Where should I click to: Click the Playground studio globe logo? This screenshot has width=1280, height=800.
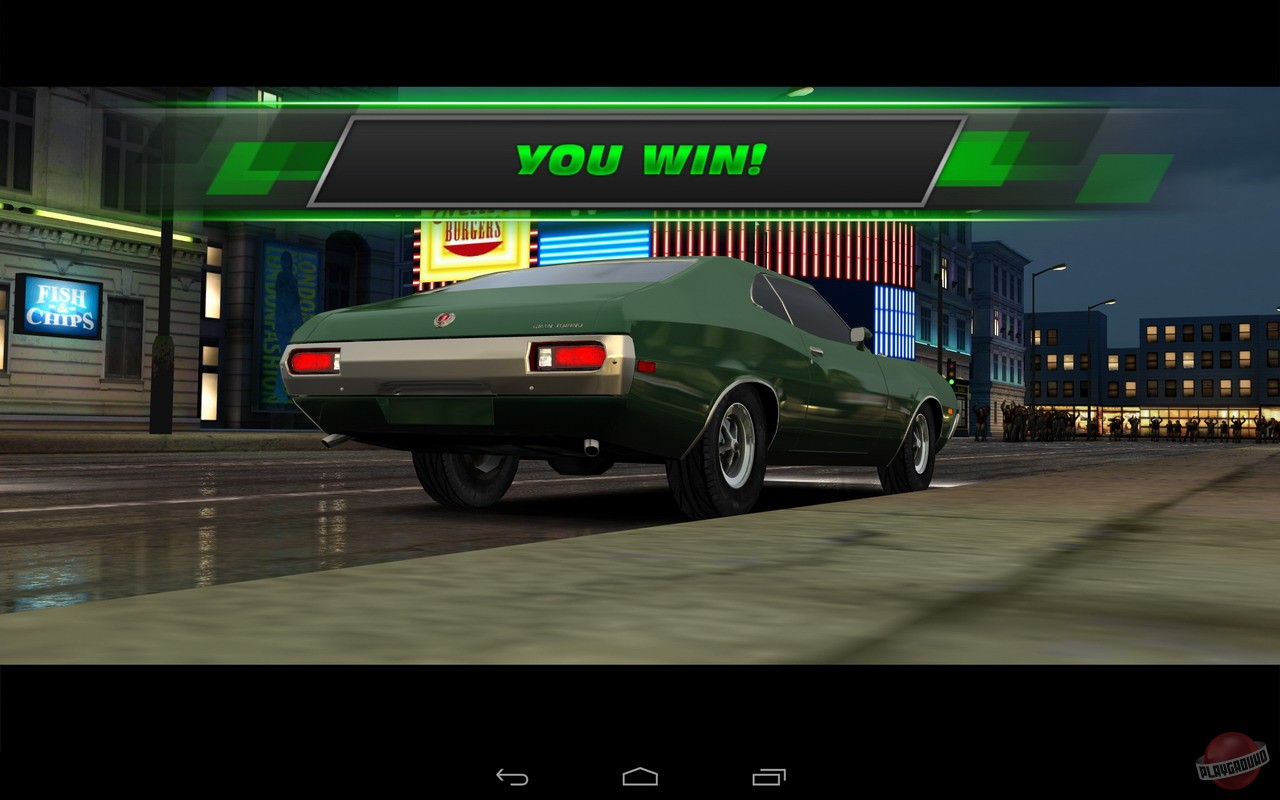1232,764
